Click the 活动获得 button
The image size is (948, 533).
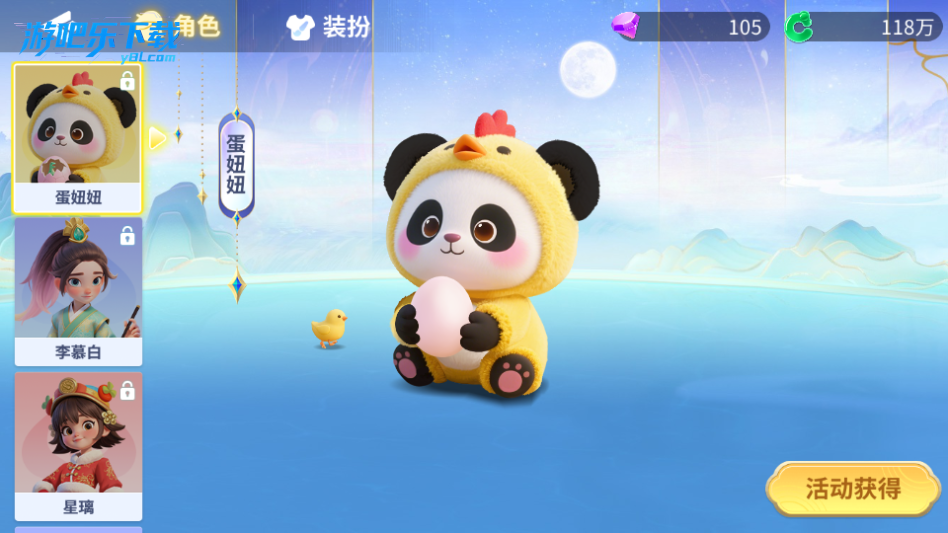pyautogui.click(x=853, y=489)
